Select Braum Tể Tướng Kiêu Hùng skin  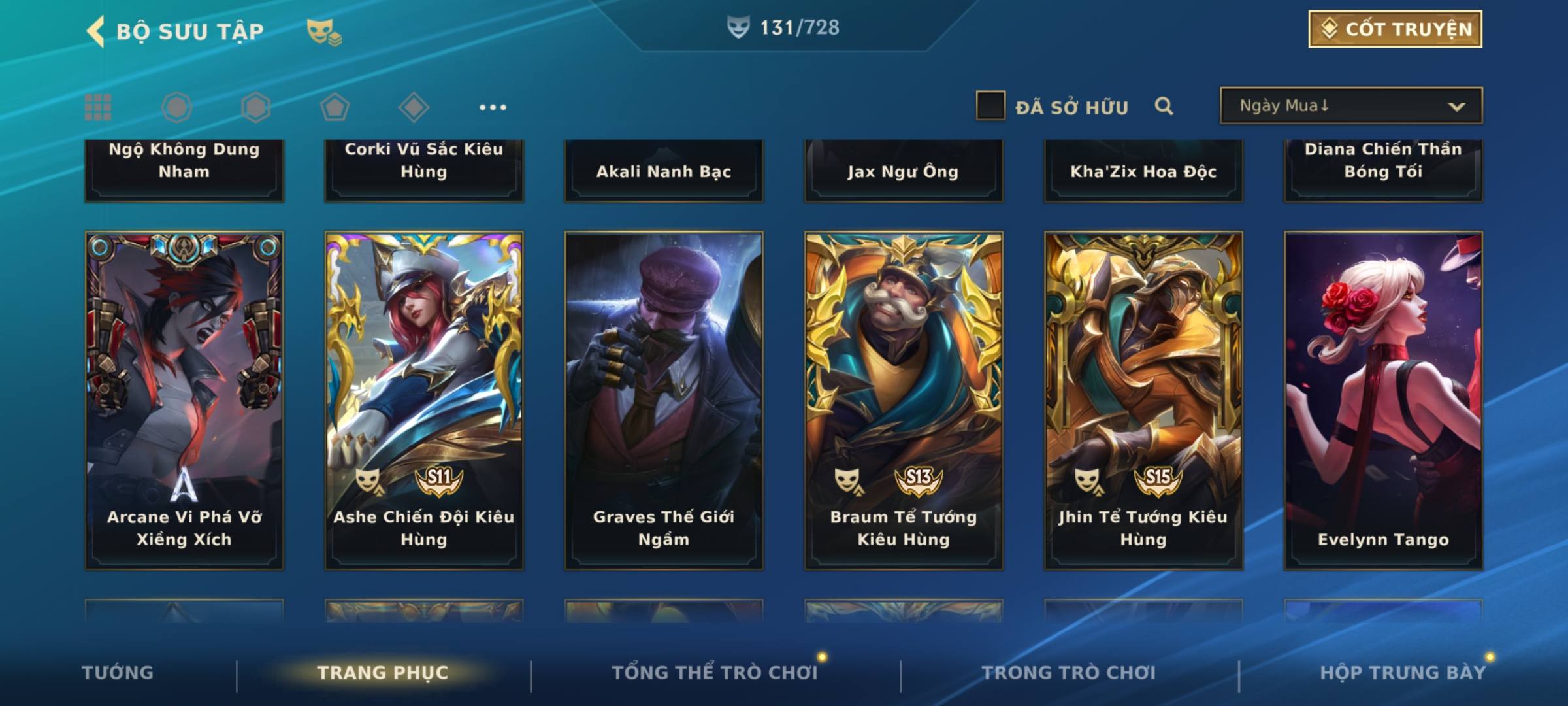(x=904, y=400)
